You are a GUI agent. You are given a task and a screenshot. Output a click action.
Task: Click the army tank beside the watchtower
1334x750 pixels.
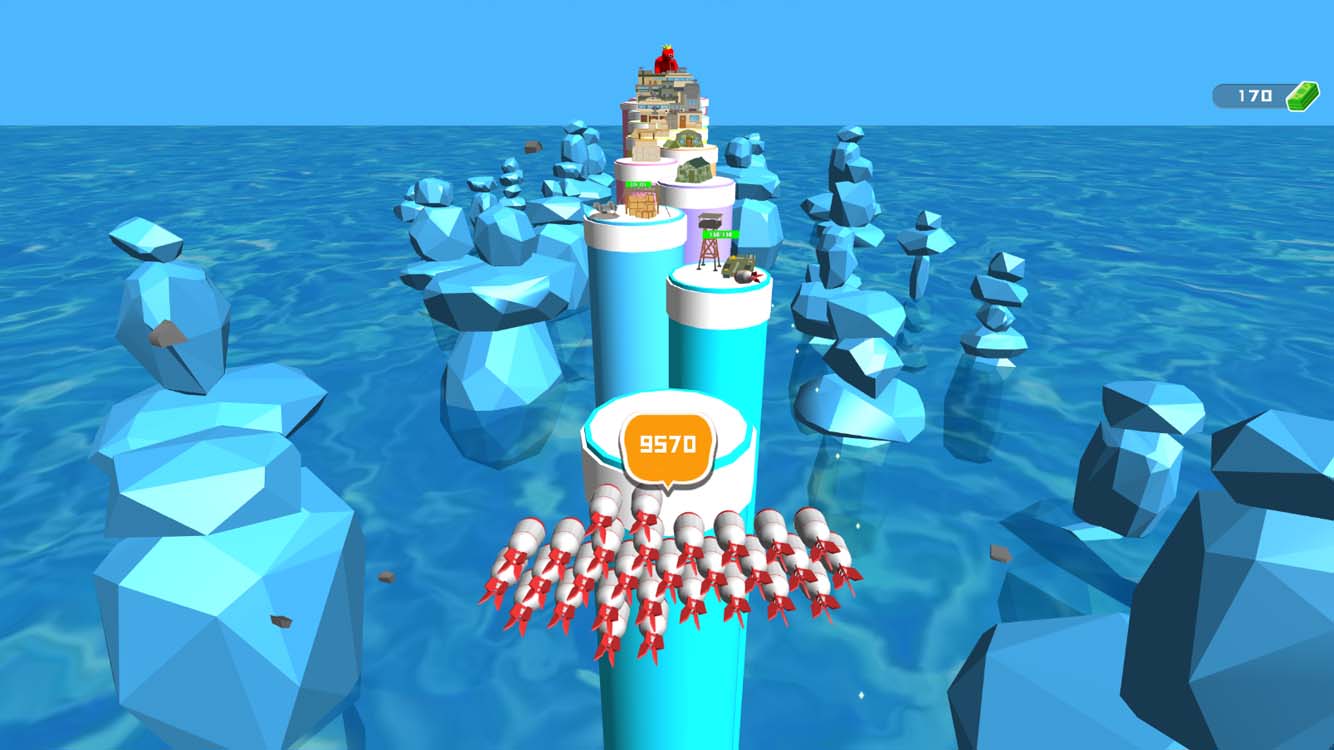(738, 263)
